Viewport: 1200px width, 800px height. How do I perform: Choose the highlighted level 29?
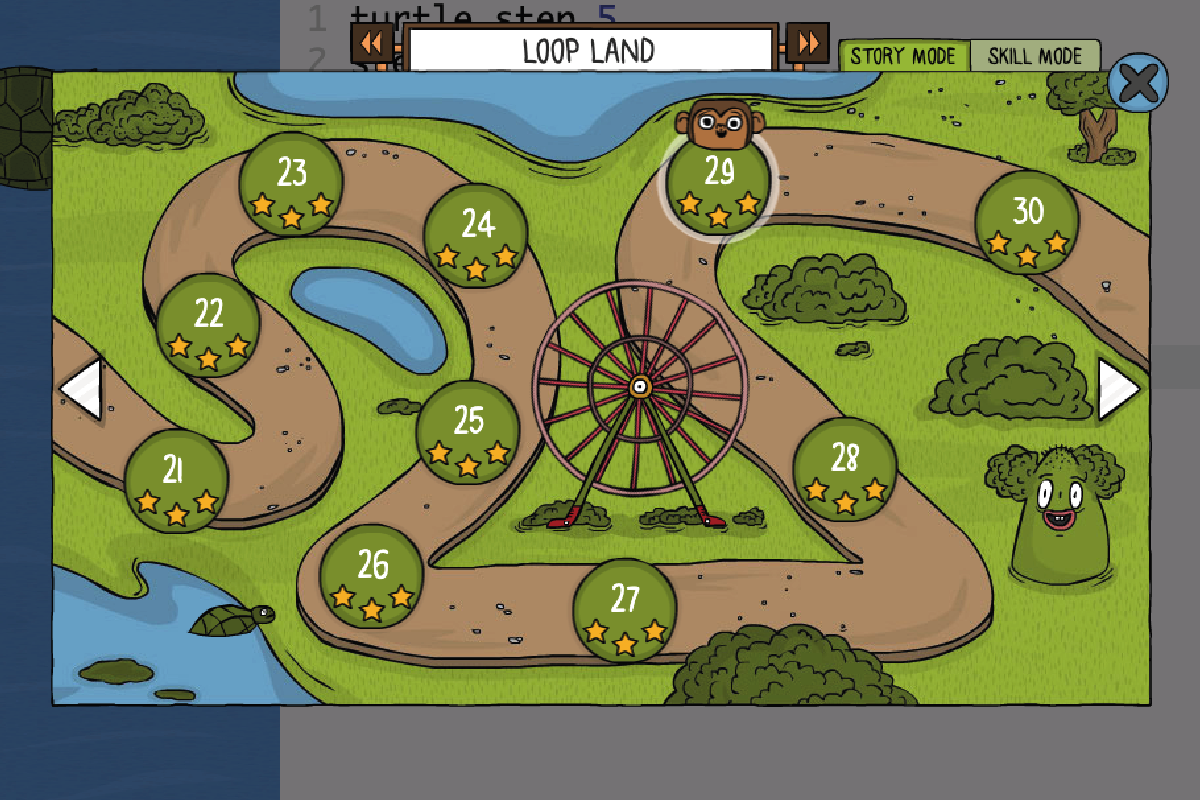click(x=719, y=184)
